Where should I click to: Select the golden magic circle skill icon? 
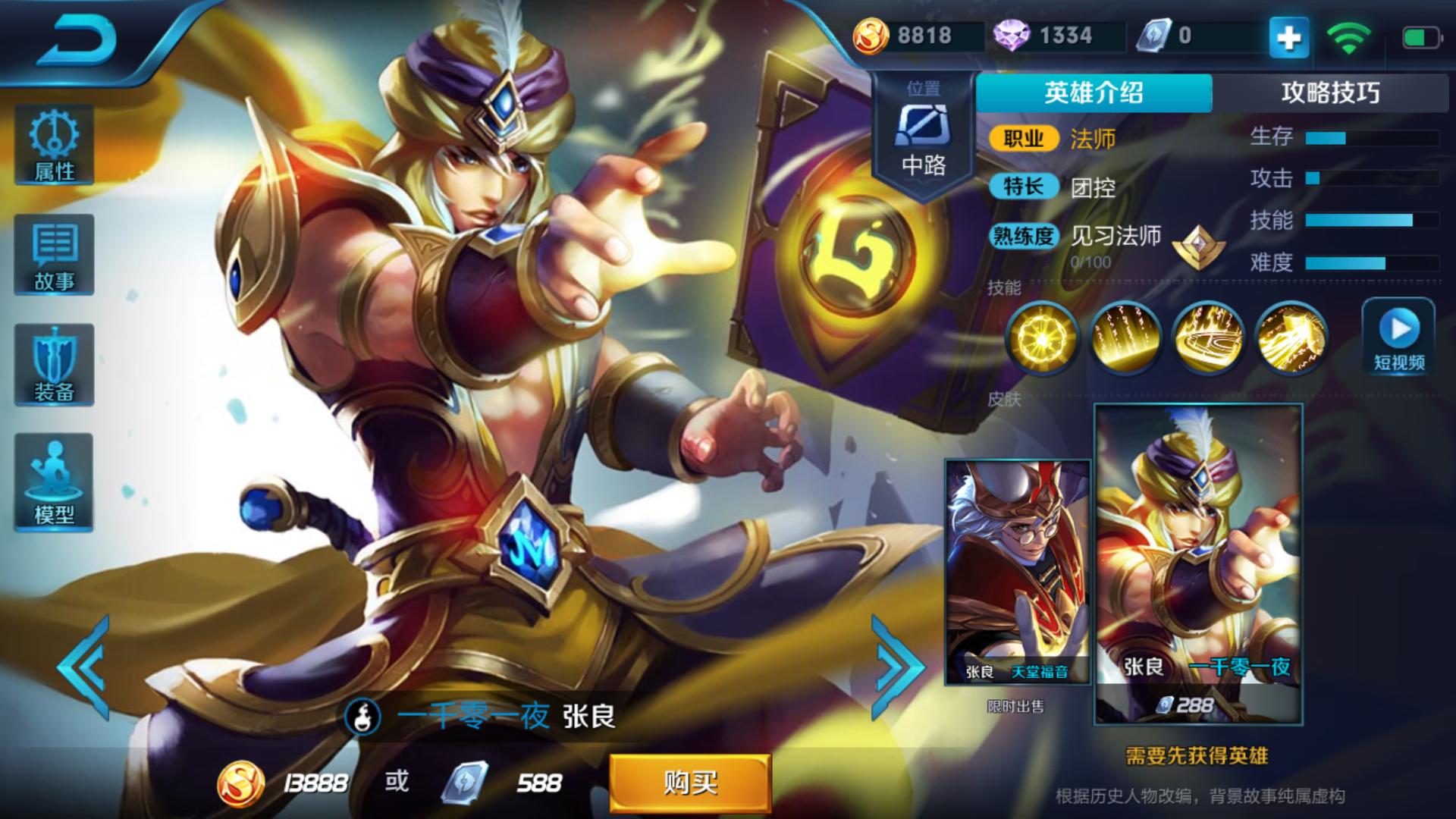[x=1208, y=337]
